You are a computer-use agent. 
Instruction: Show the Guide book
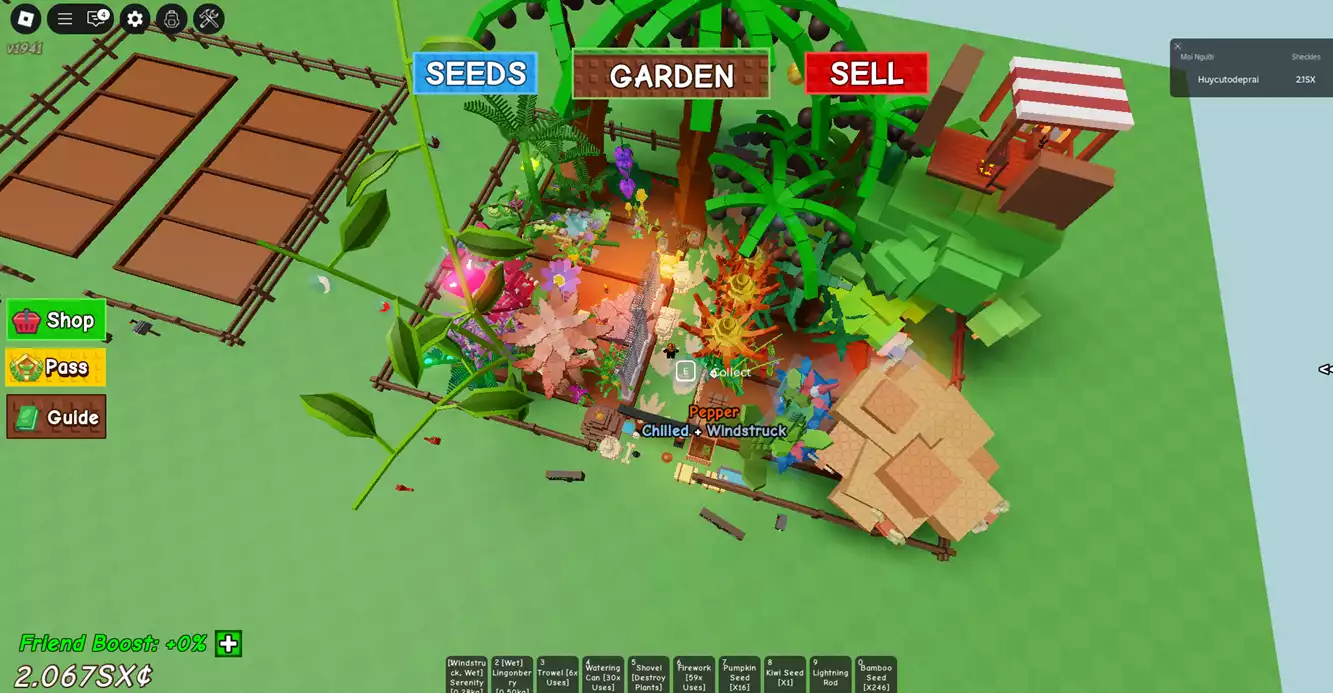(56, 417)
